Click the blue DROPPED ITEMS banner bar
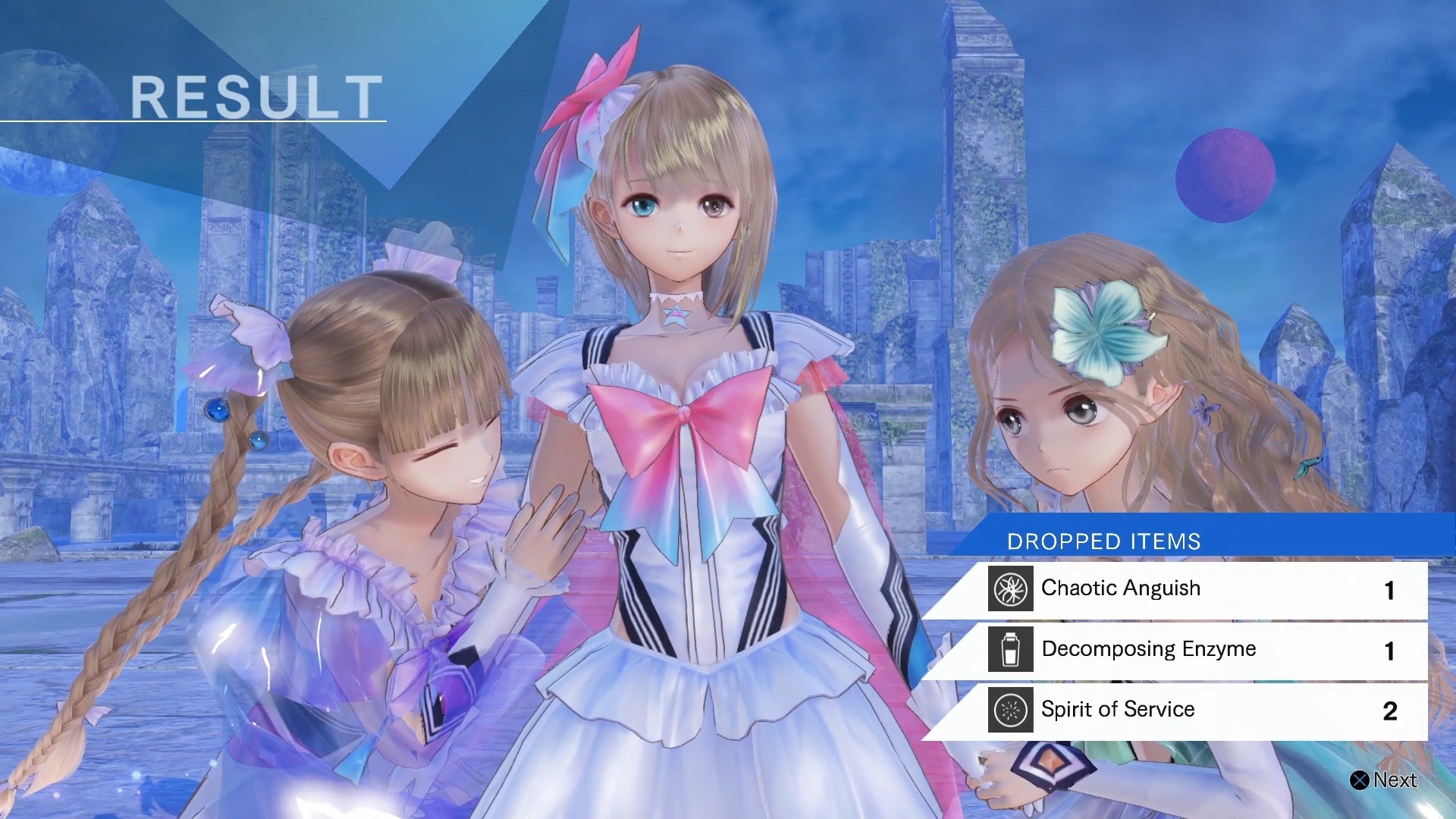The height and width of the screenshot is (819, 1456). pyautogui.click(x=1213, y=541)
